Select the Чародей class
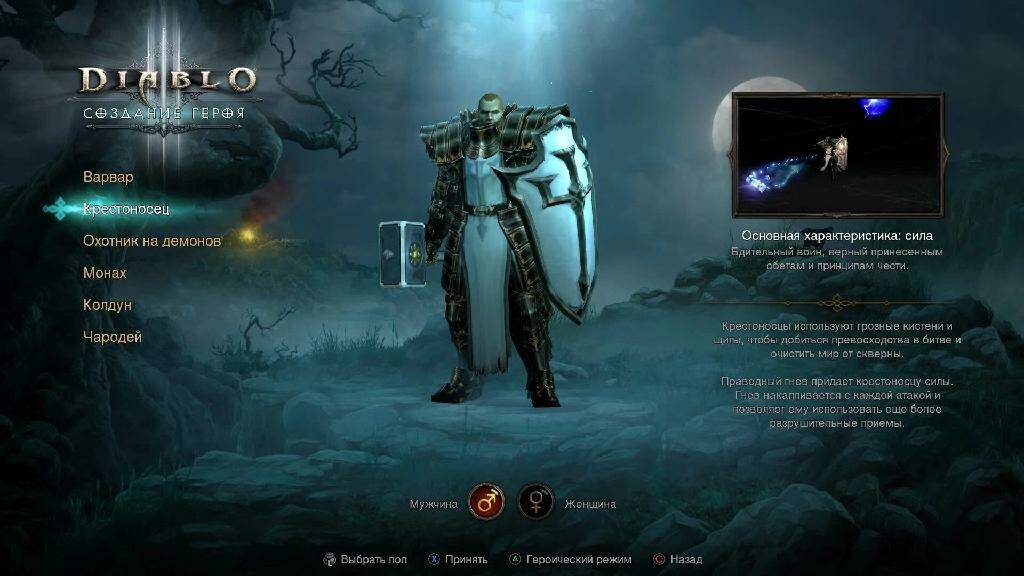Viewport: 1024px width, 576px height. pos(112,337)
